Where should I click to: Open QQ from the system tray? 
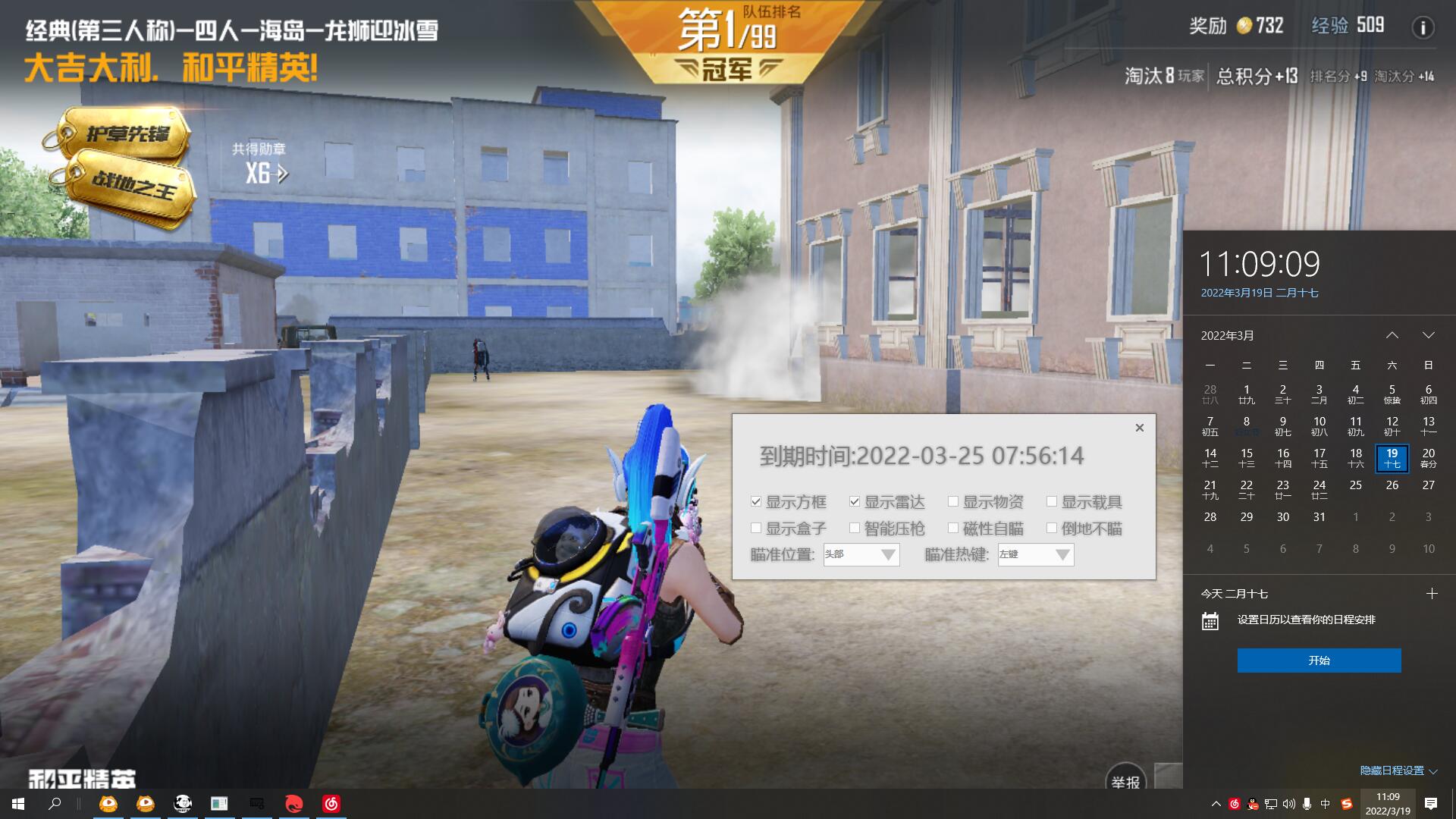pyautogui.click(x=1252, y=804)
